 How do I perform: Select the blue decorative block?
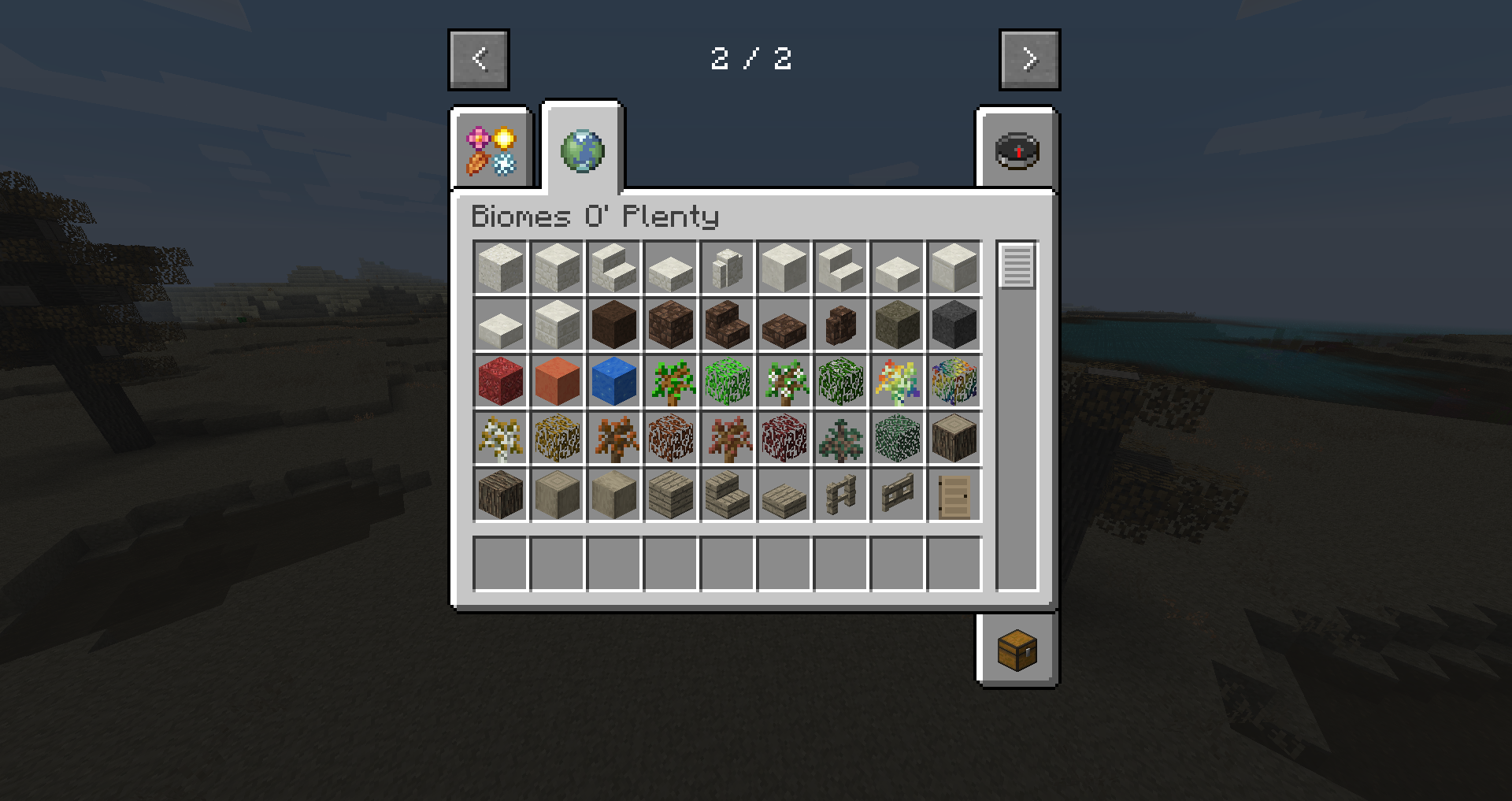pyautogui.click(x=613, y=380)
